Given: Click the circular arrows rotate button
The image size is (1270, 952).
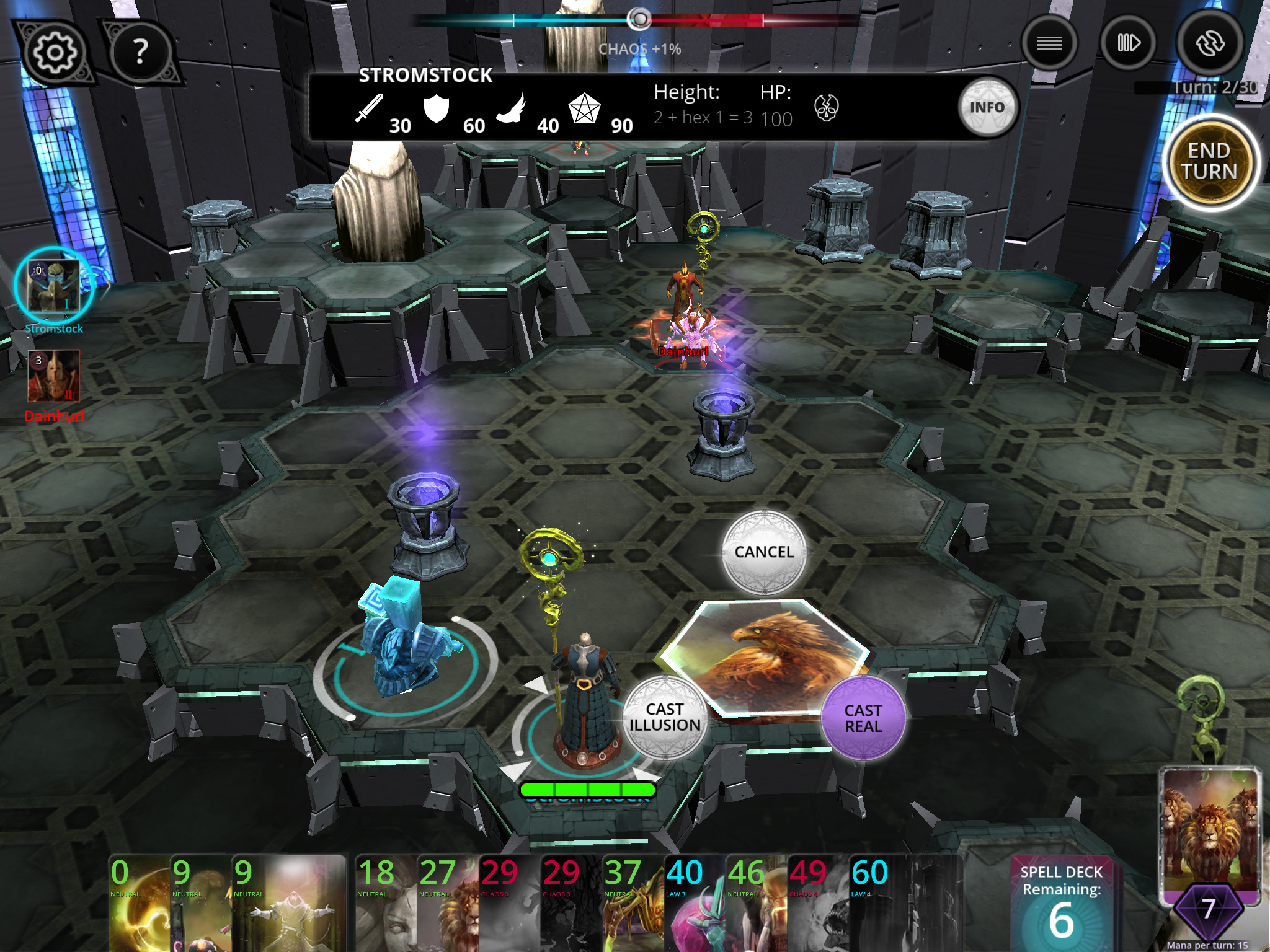Looking at the screenshot, I should point(1209,43).
